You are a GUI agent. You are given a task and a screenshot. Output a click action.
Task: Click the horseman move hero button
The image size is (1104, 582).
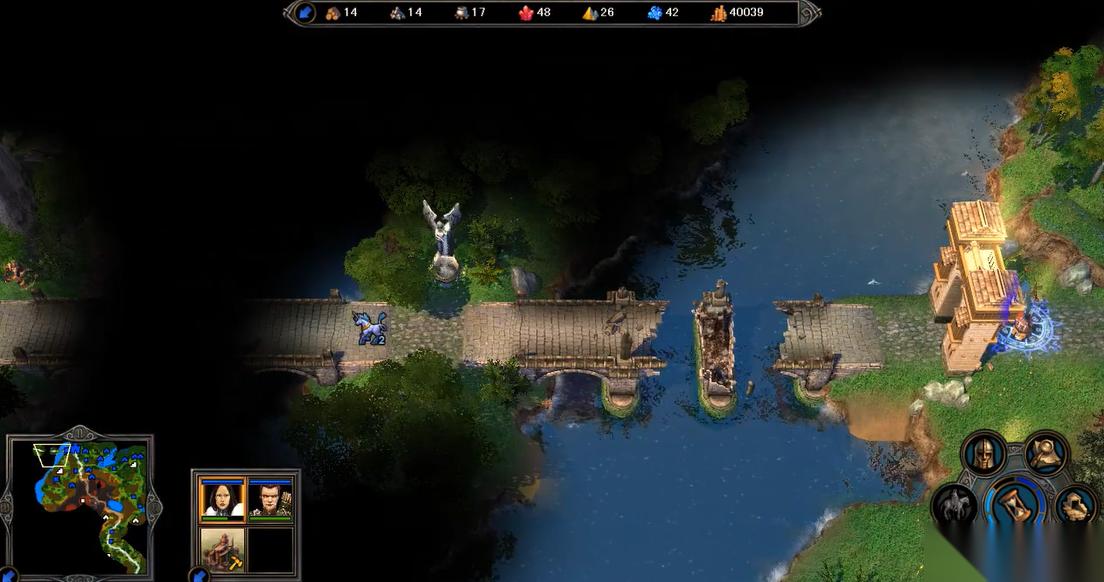click(953, 505)
